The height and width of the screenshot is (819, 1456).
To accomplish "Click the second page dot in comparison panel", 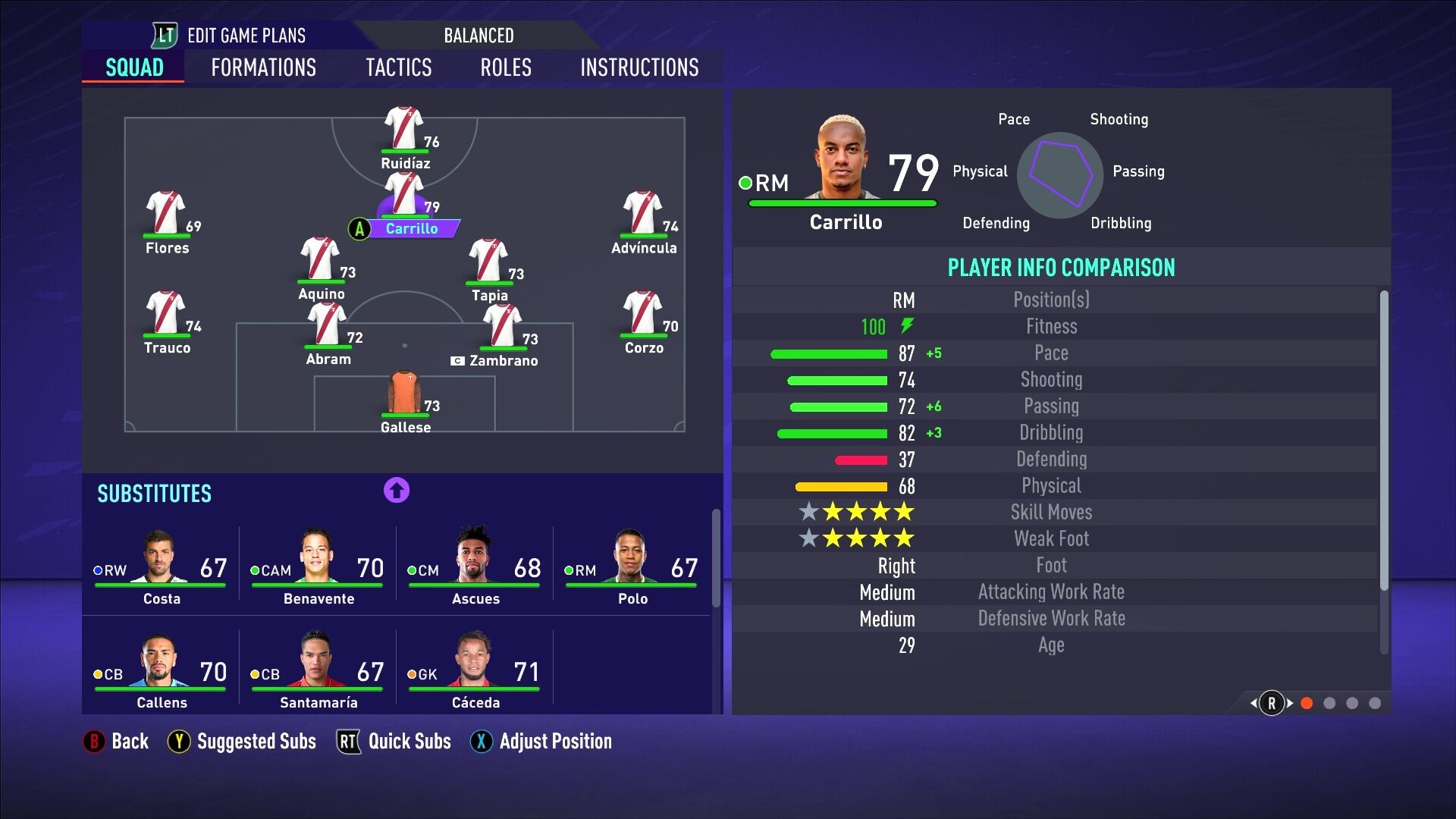I will 1329,704.
